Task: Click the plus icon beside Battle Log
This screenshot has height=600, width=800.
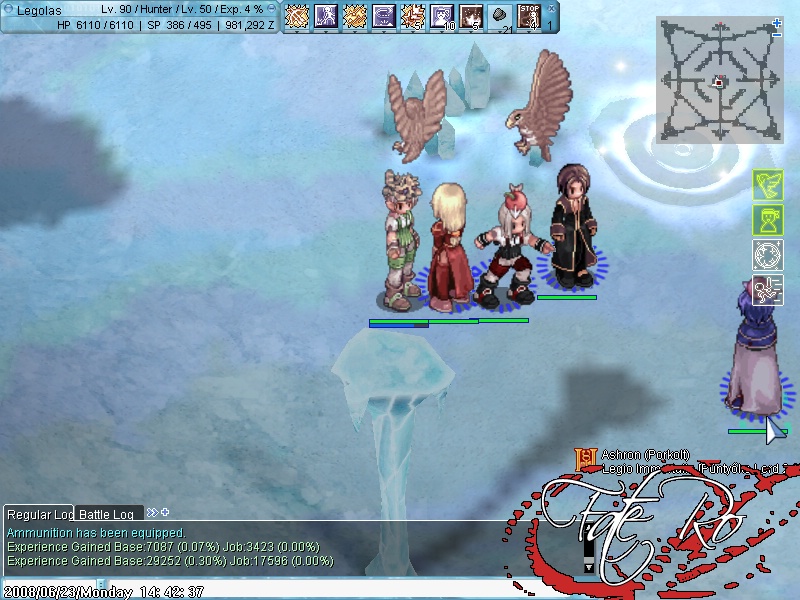Action: pyautogui.click(x=165, y=513)
